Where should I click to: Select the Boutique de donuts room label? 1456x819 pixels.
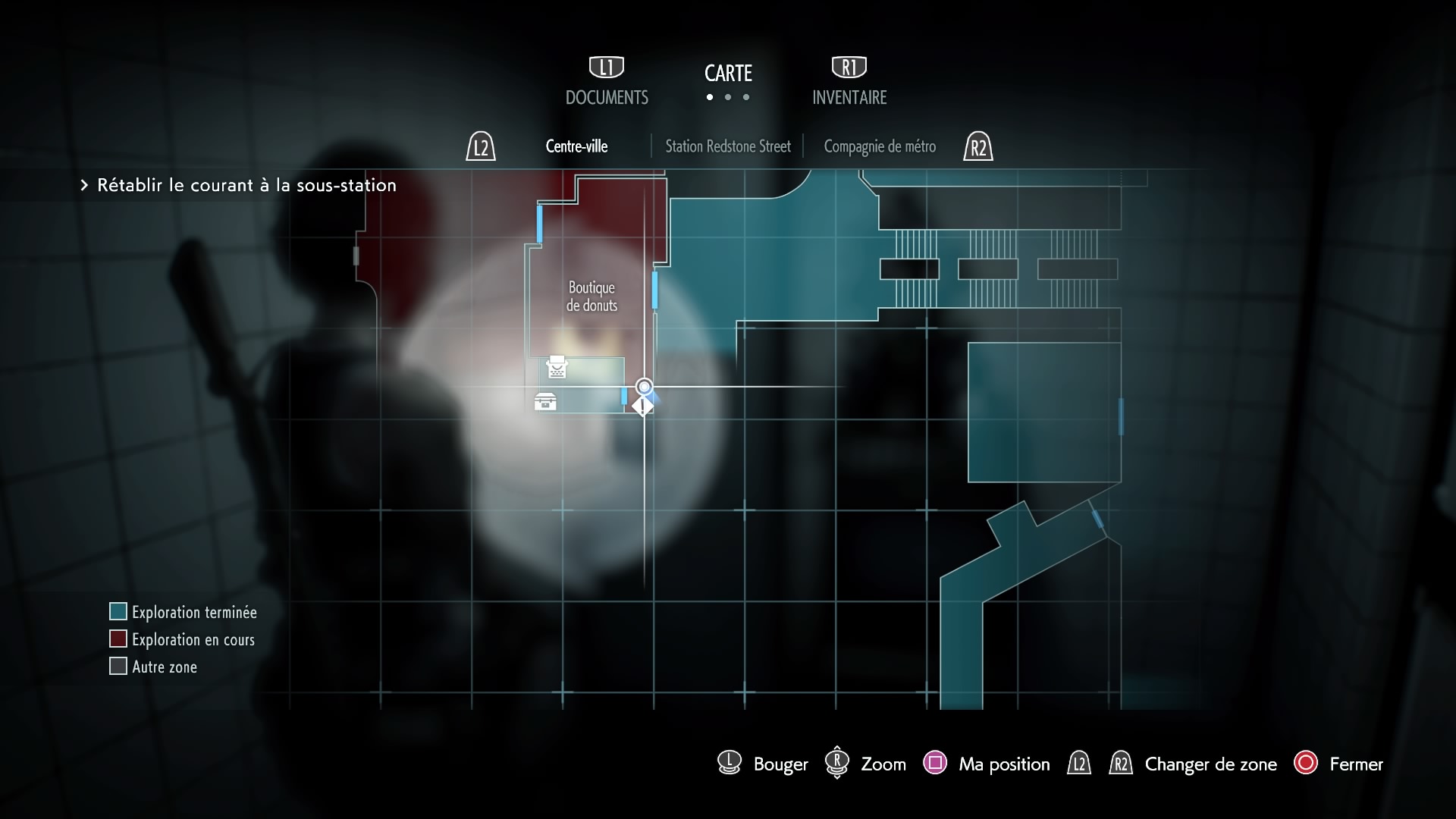click(x=591, y=297)
